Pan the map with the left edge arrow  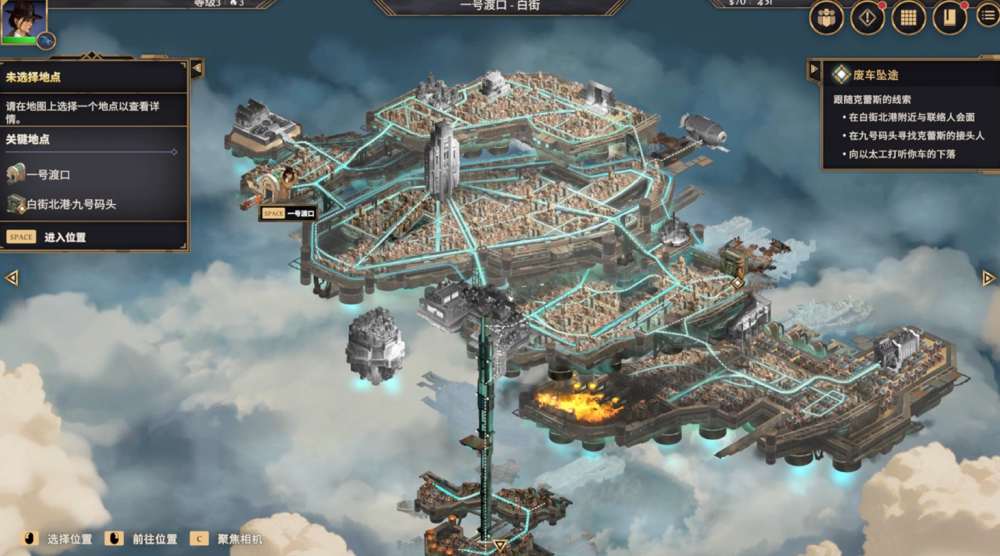pyautogui.click(x=12, y=278)
